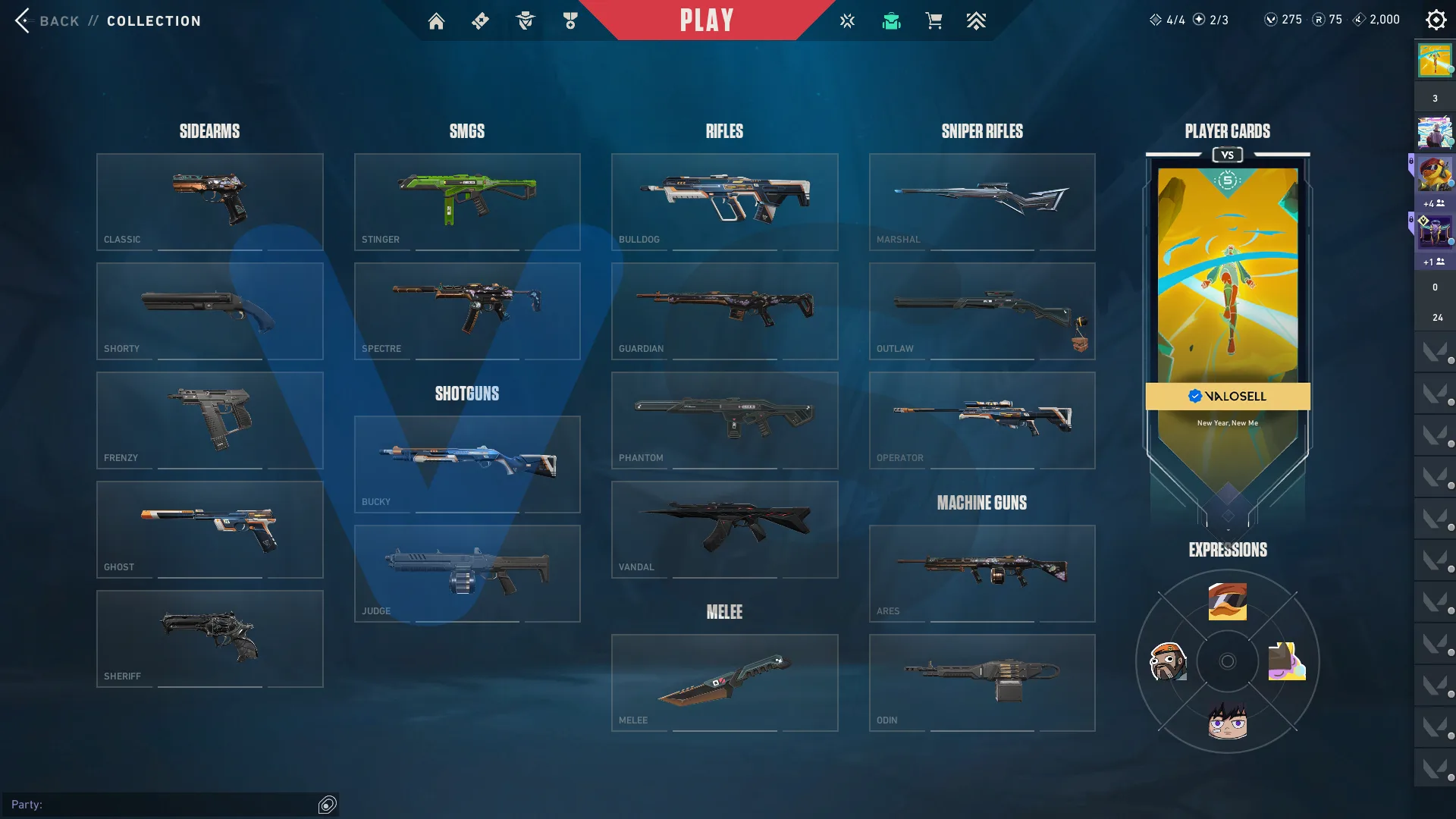1456x819 pixels.
Task: Open the settings gear
Action: coord(1436,20)
